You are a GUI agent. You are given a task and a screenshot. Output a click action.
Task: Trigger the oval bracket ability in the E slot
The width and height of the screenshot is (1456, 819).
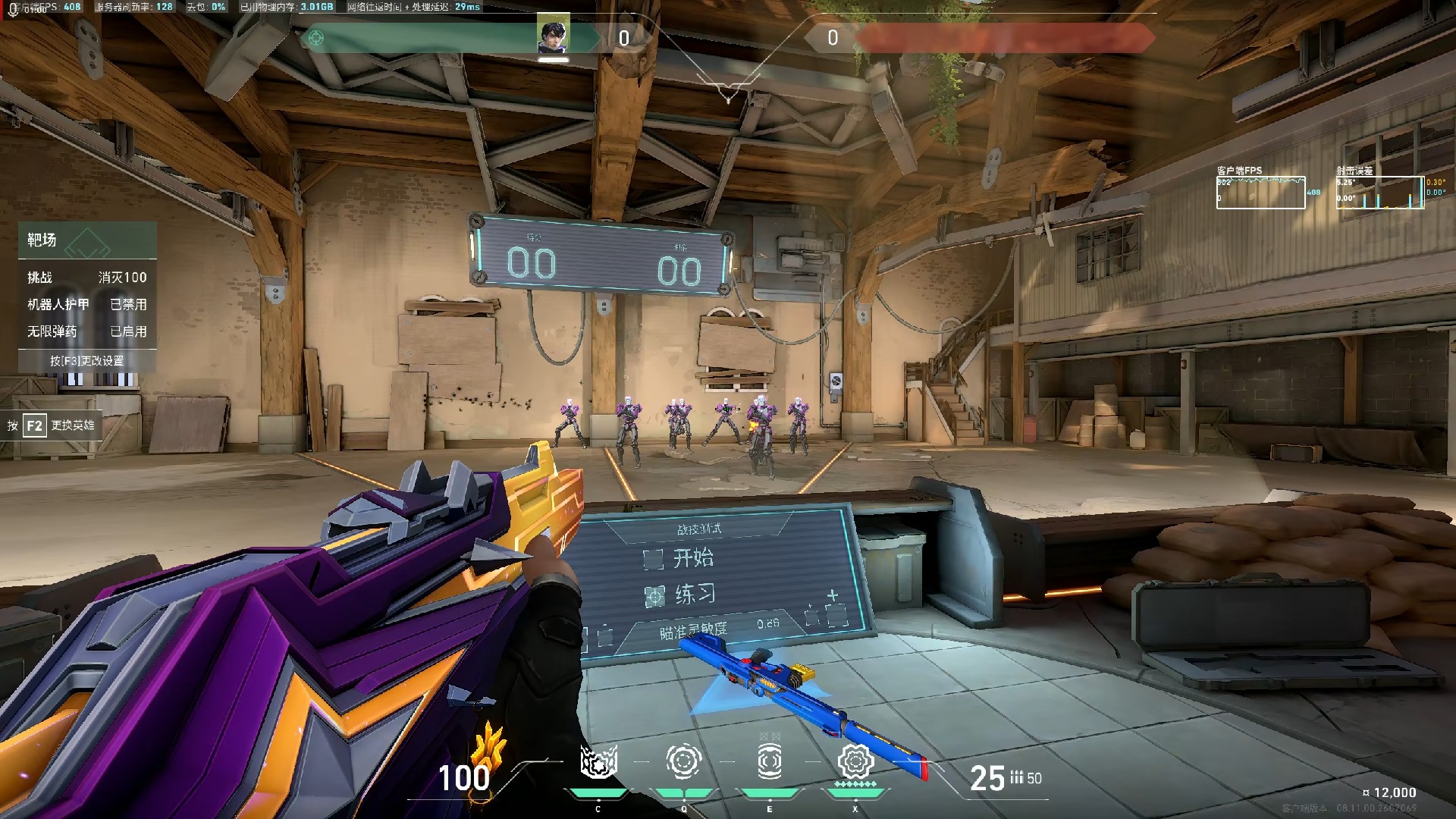click(x=769, y=761)
